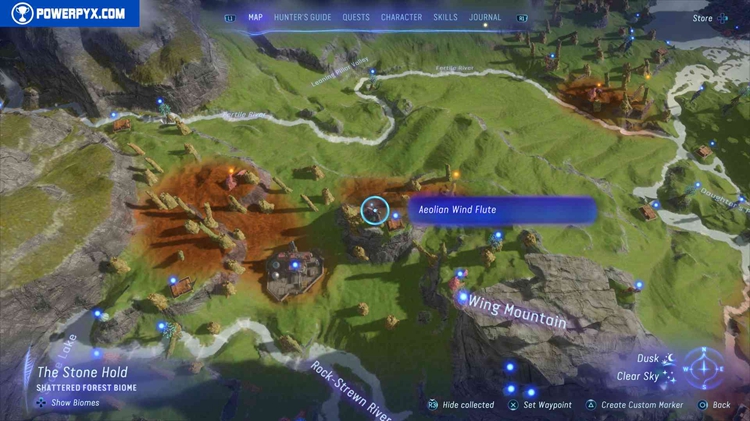Viewport: 750px width, 421px height.
Task: Select the Character tab
Action: pyautogui.click(x=401, y=17)
